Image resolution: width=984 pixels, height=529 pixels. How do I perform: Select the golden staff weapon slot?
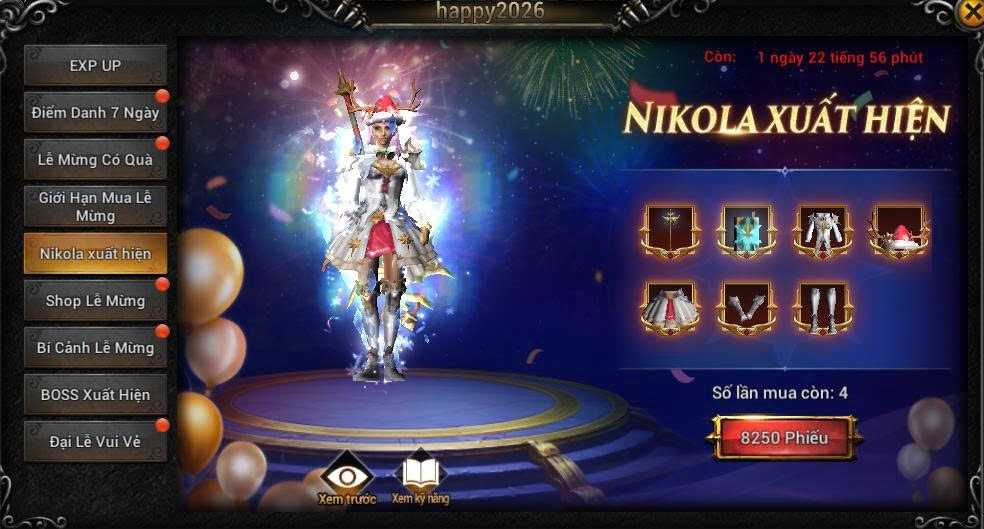click(667, 231)
